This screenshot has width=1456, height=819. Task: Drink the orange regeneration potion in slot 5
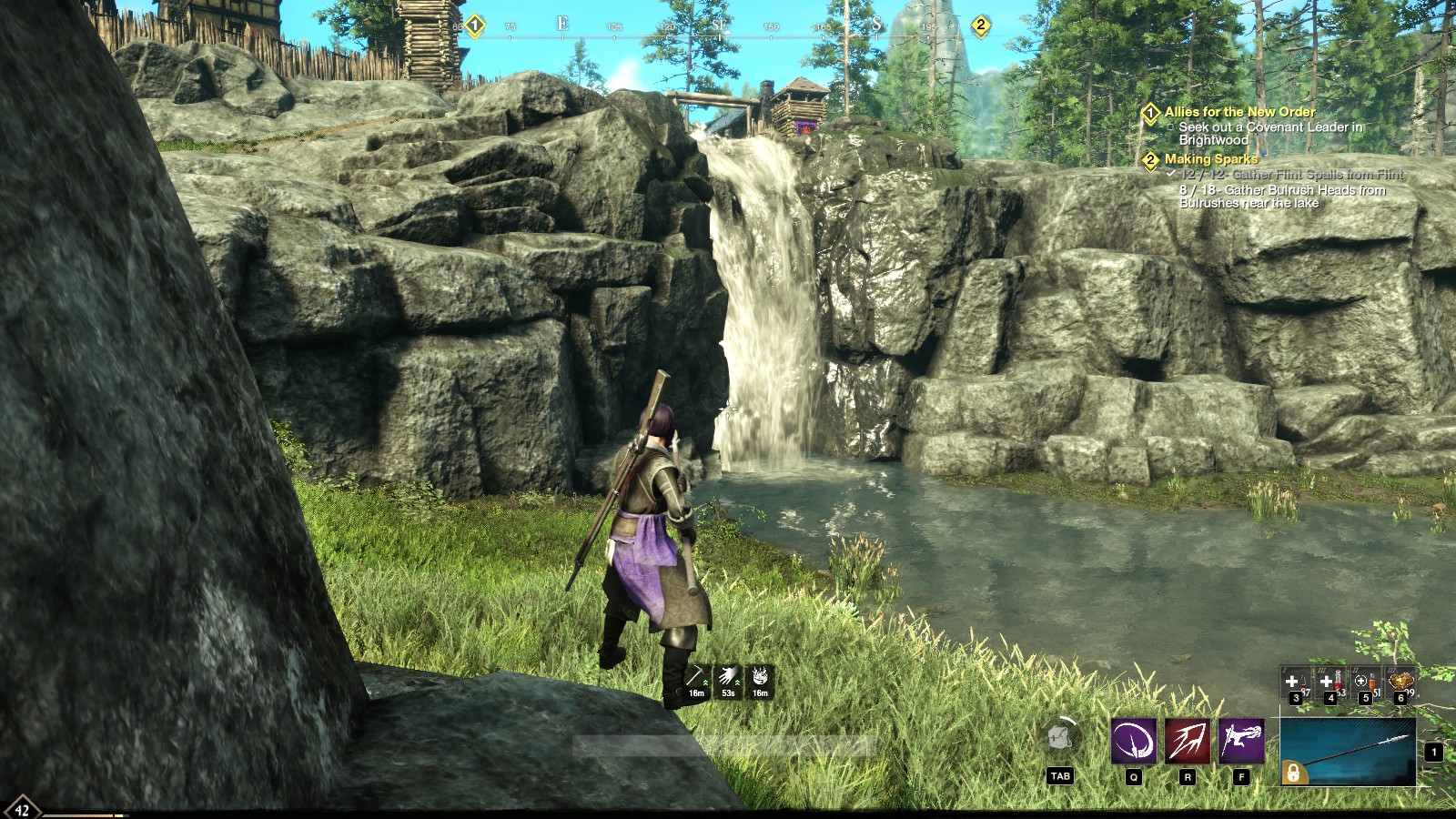1365,682
